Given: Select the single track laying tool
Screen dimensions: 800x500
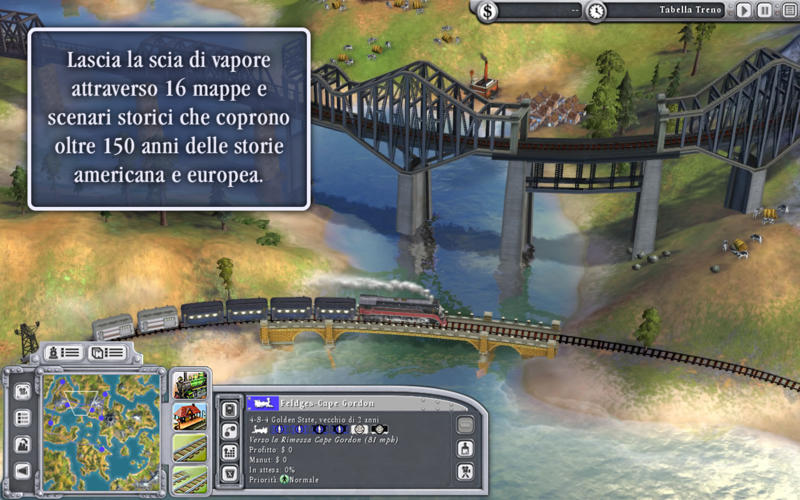Looking at the screenshot, I should [x=189, y=448].
